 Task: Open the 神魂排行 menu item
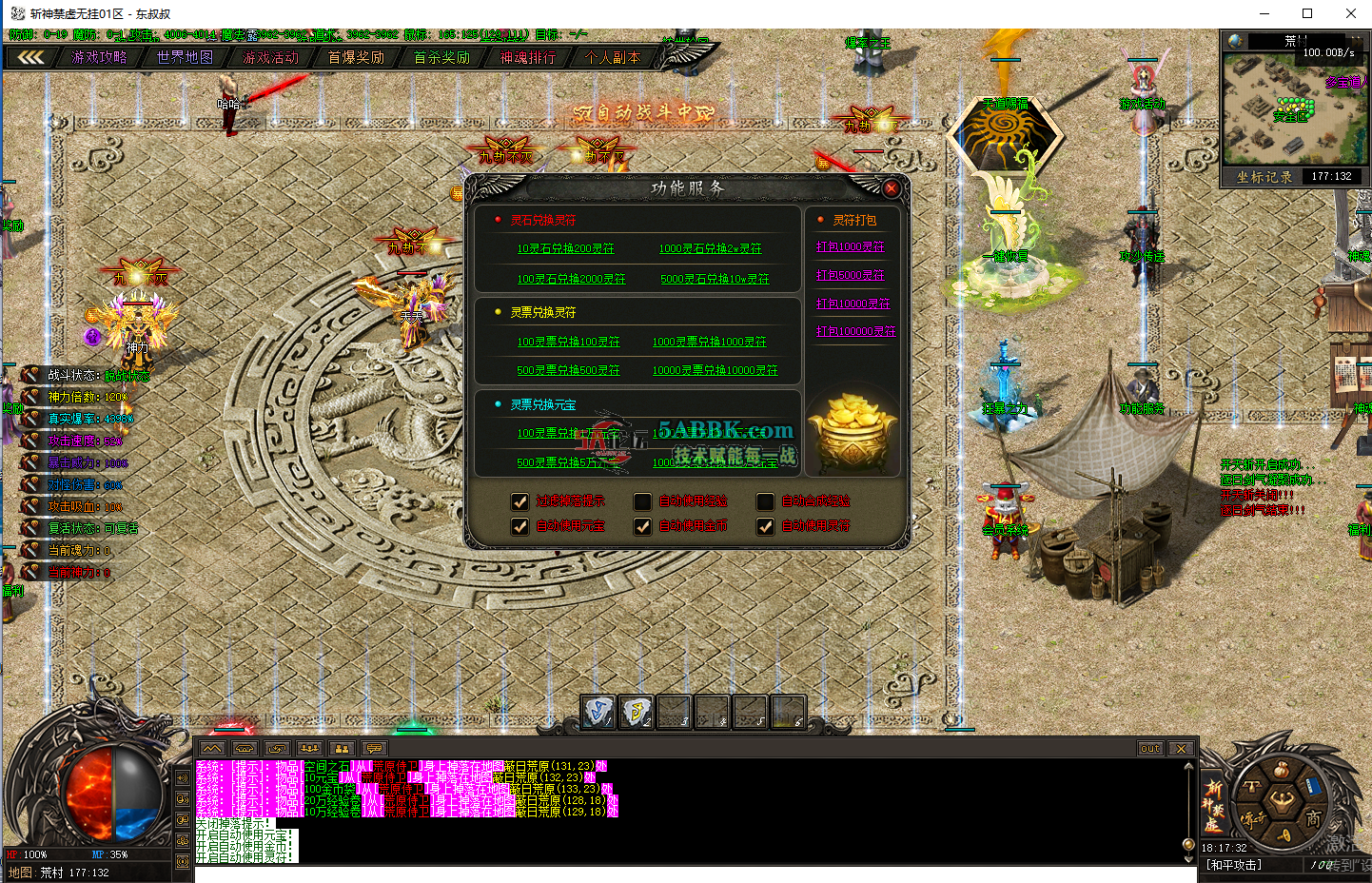tap(527, 56)
